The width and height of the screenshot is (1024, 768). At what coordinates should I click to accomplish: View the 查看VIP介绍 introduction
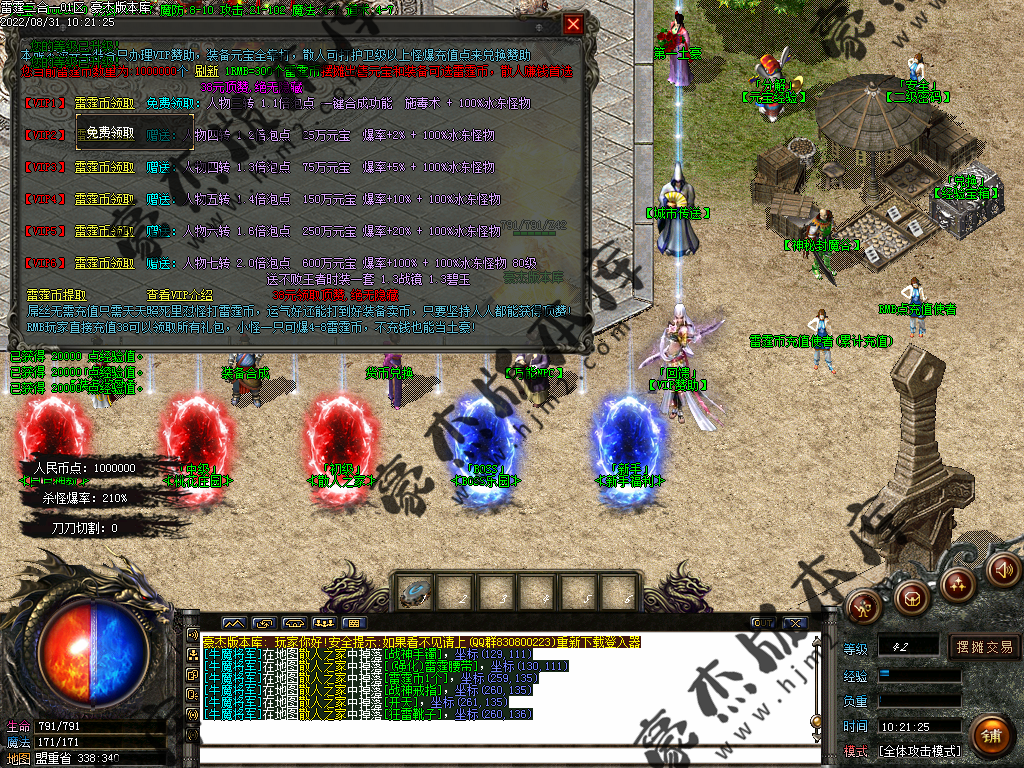click(x=180, y=296)
